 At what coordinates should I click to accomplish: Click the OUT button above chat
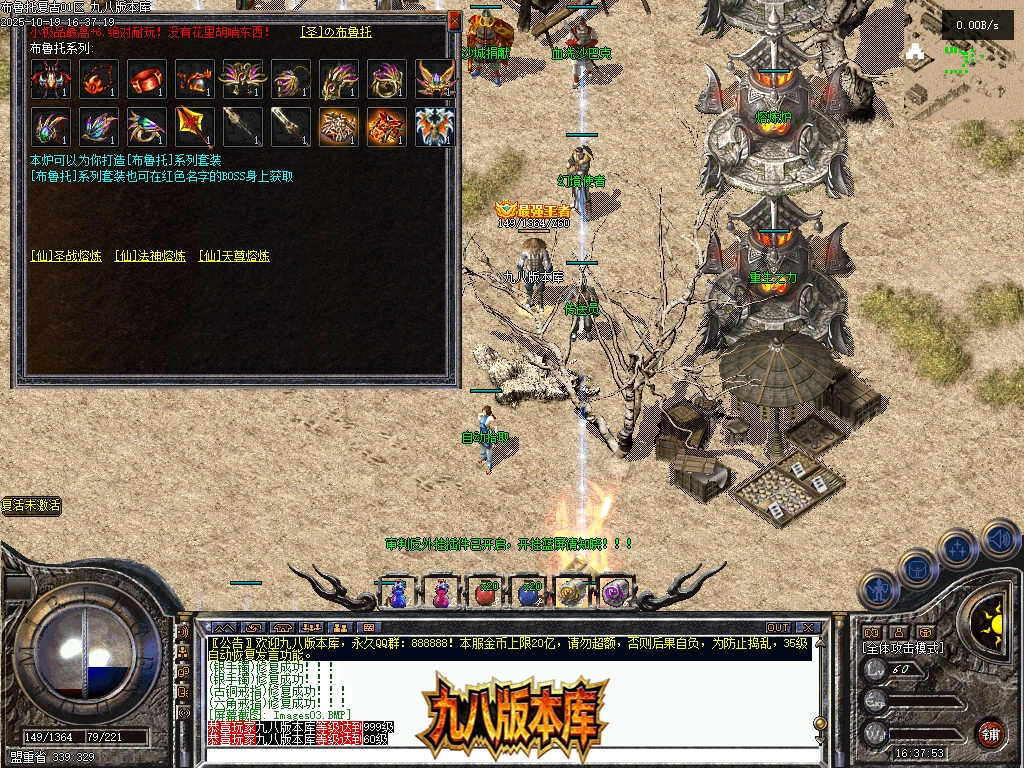(x=778, y=628)
